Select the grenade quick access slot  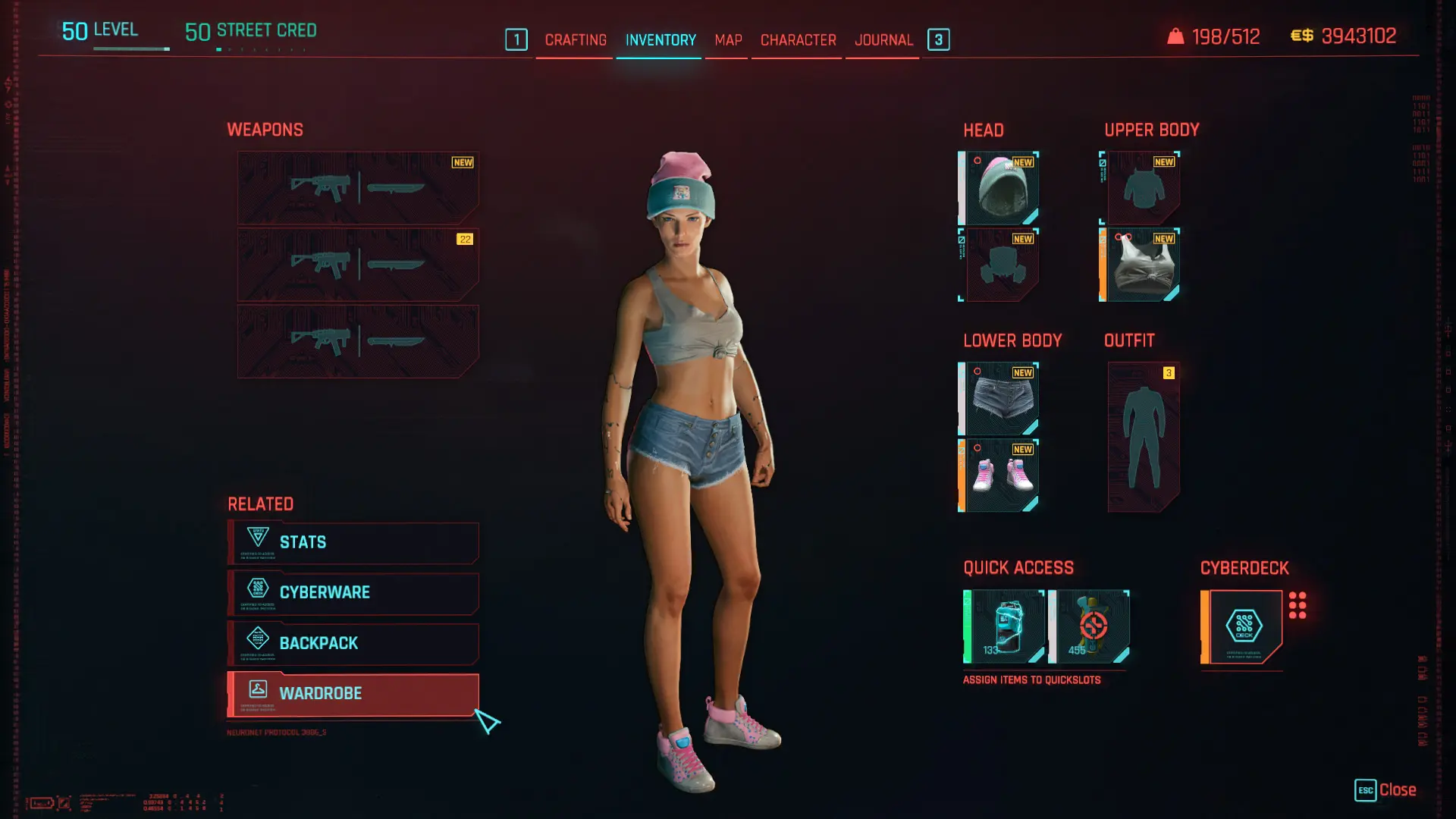click(x=1090, y=626)
